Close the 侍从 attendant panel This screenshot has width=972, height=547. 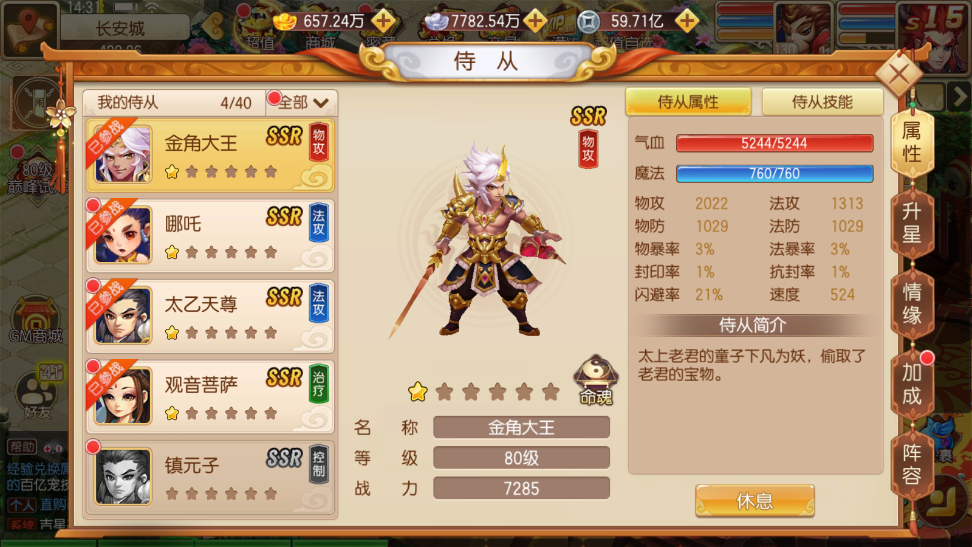tap(899, 74)
